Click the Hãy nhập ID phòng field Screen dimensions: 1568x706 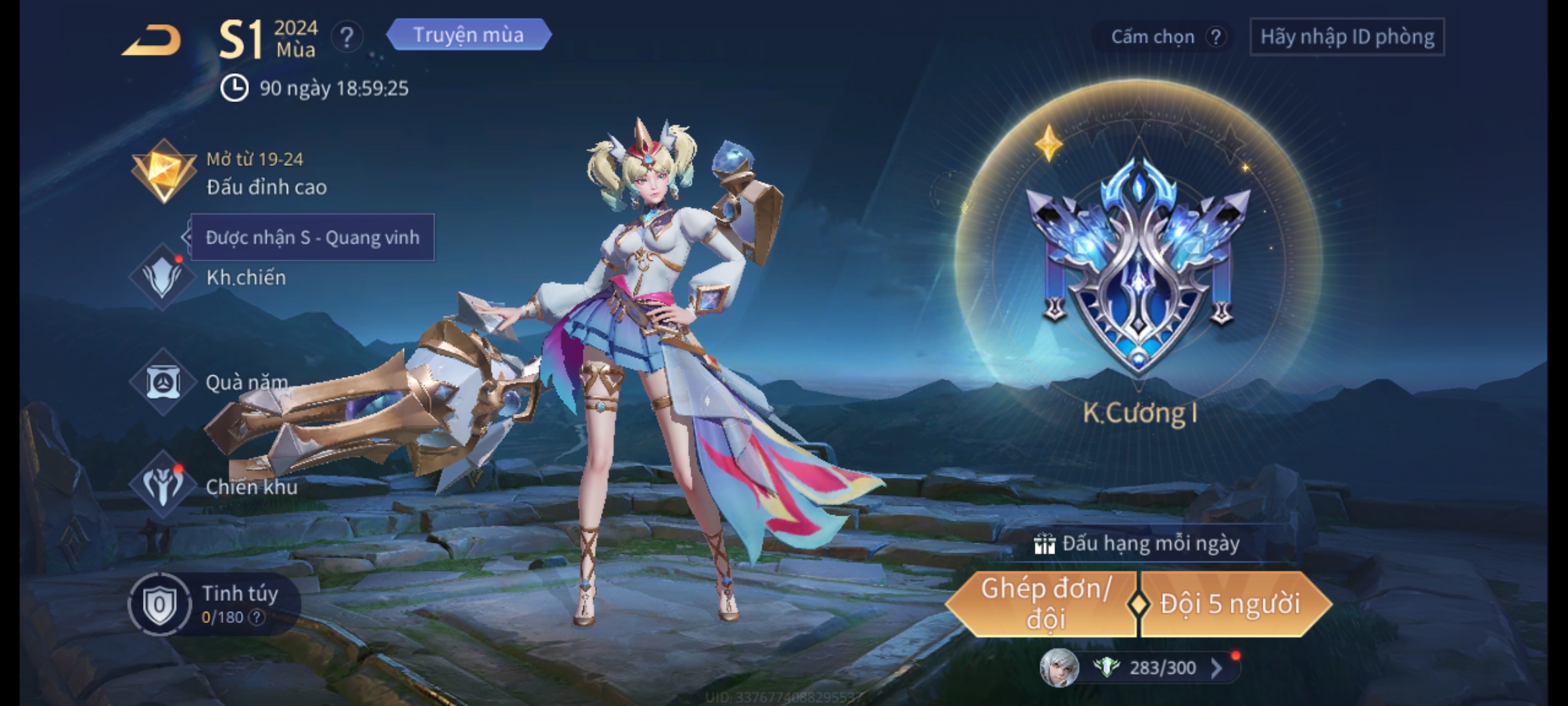point(1347,37)
